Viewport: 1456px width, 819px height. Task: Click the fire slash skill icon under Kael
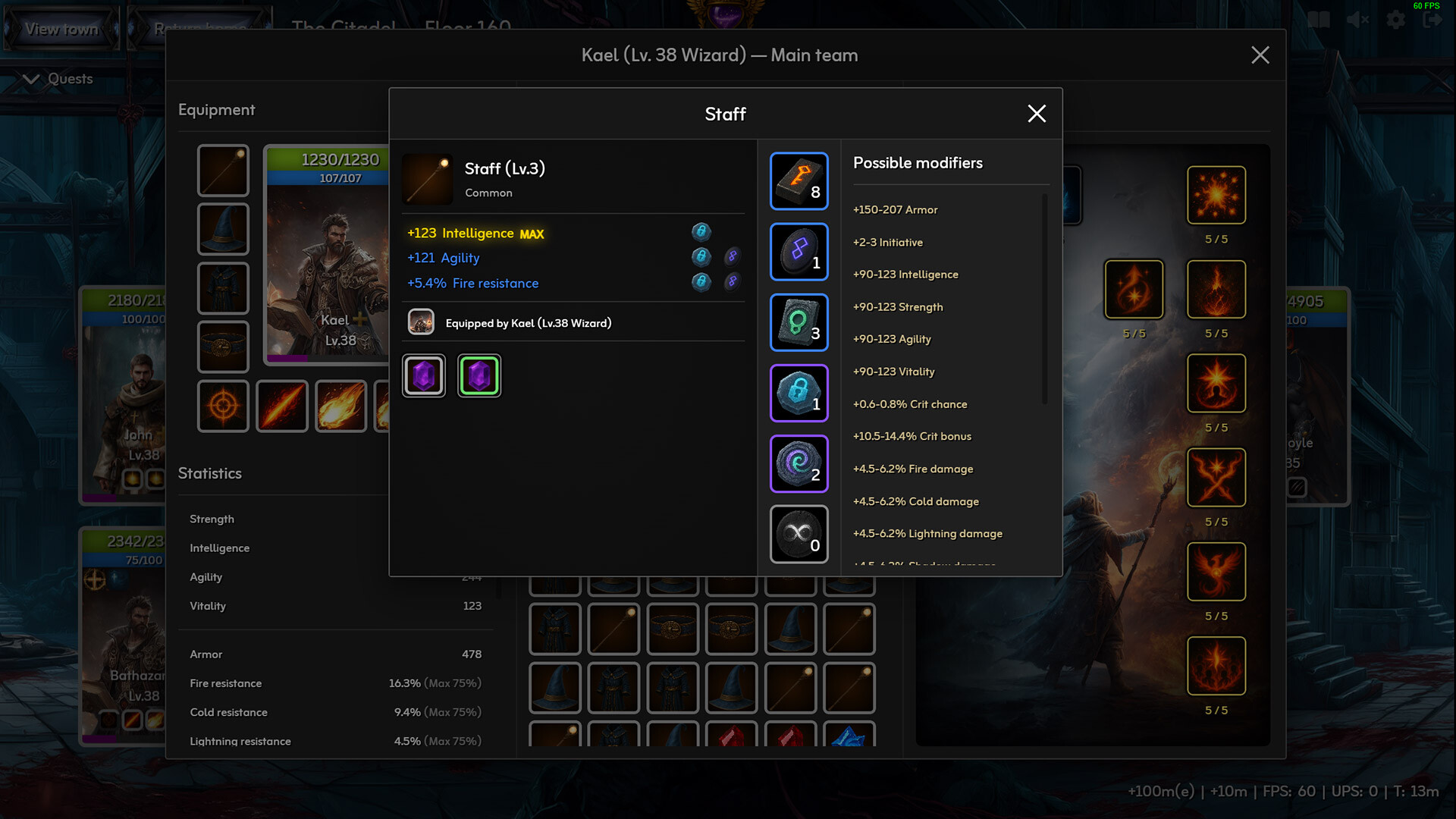coord(281,406)
